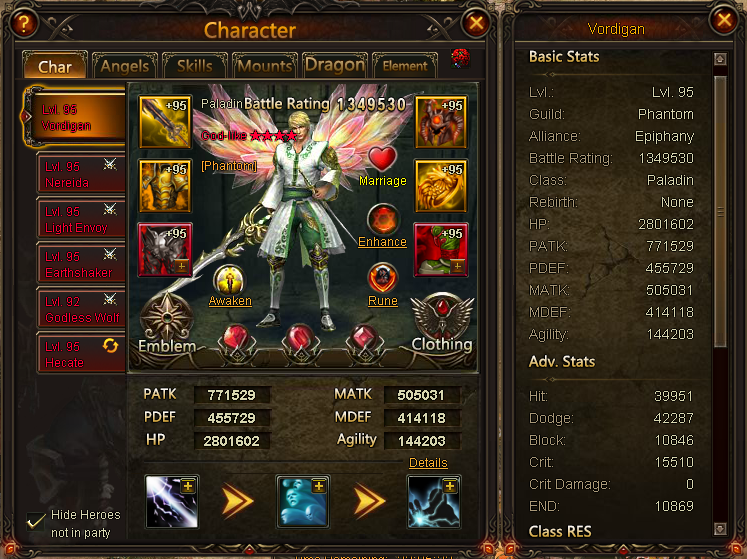Select the Earthshaker hero
This screenshot has width=747, height=559.
(x=80, y=265)
